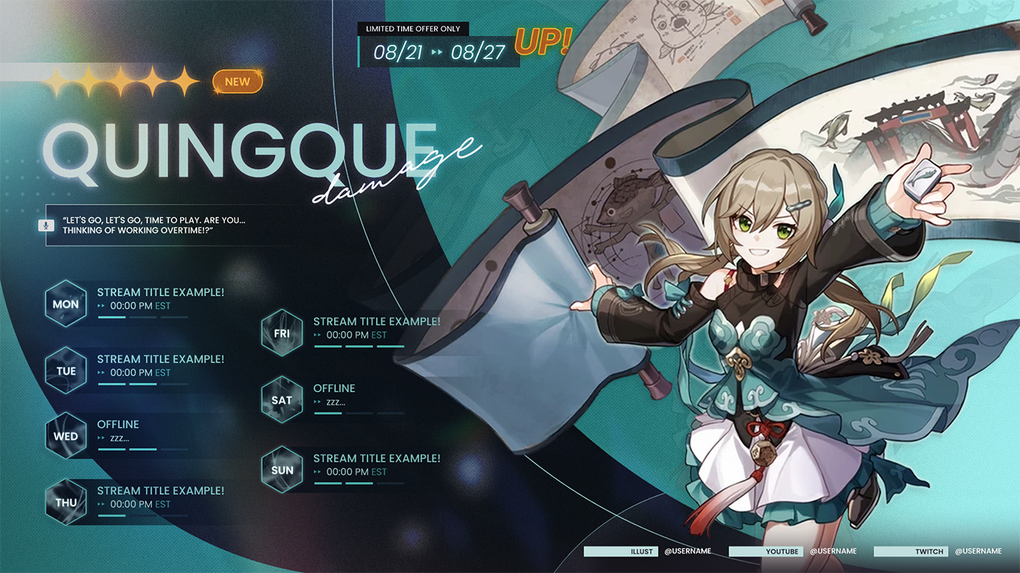Open the TWITCH social label

point(909,551)
